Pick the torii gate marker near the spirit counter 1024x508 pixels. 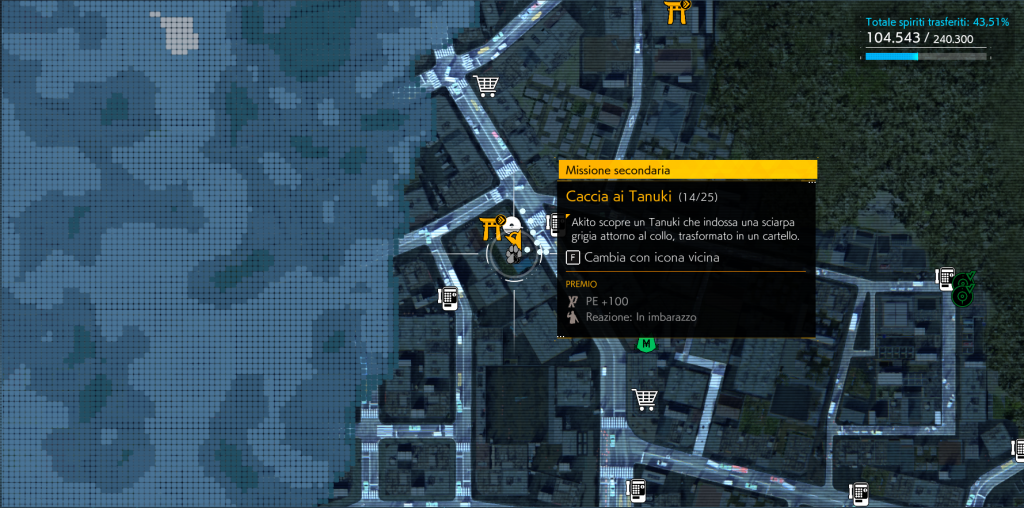click(679, 11)
